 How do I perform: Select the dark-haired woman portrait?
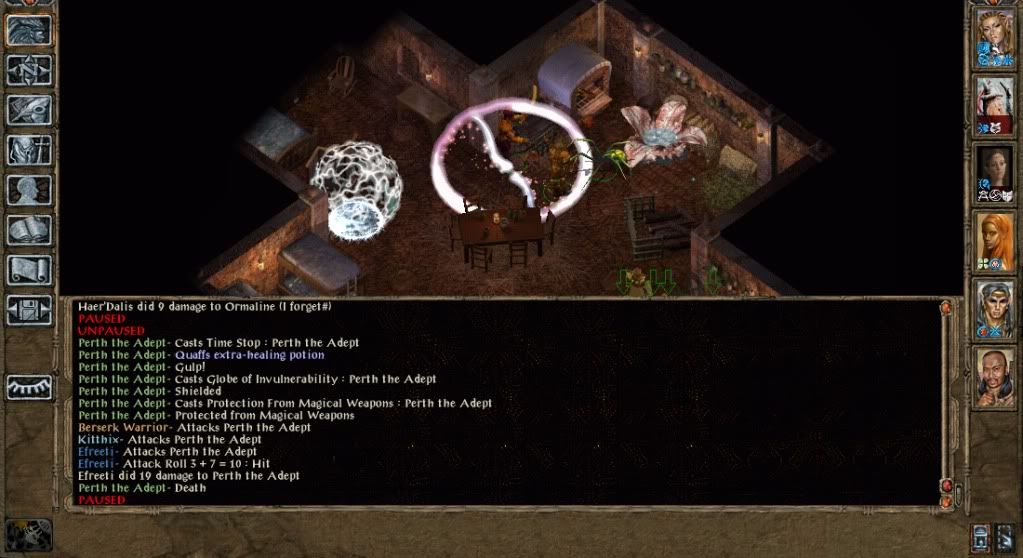[x=995, y=174]
